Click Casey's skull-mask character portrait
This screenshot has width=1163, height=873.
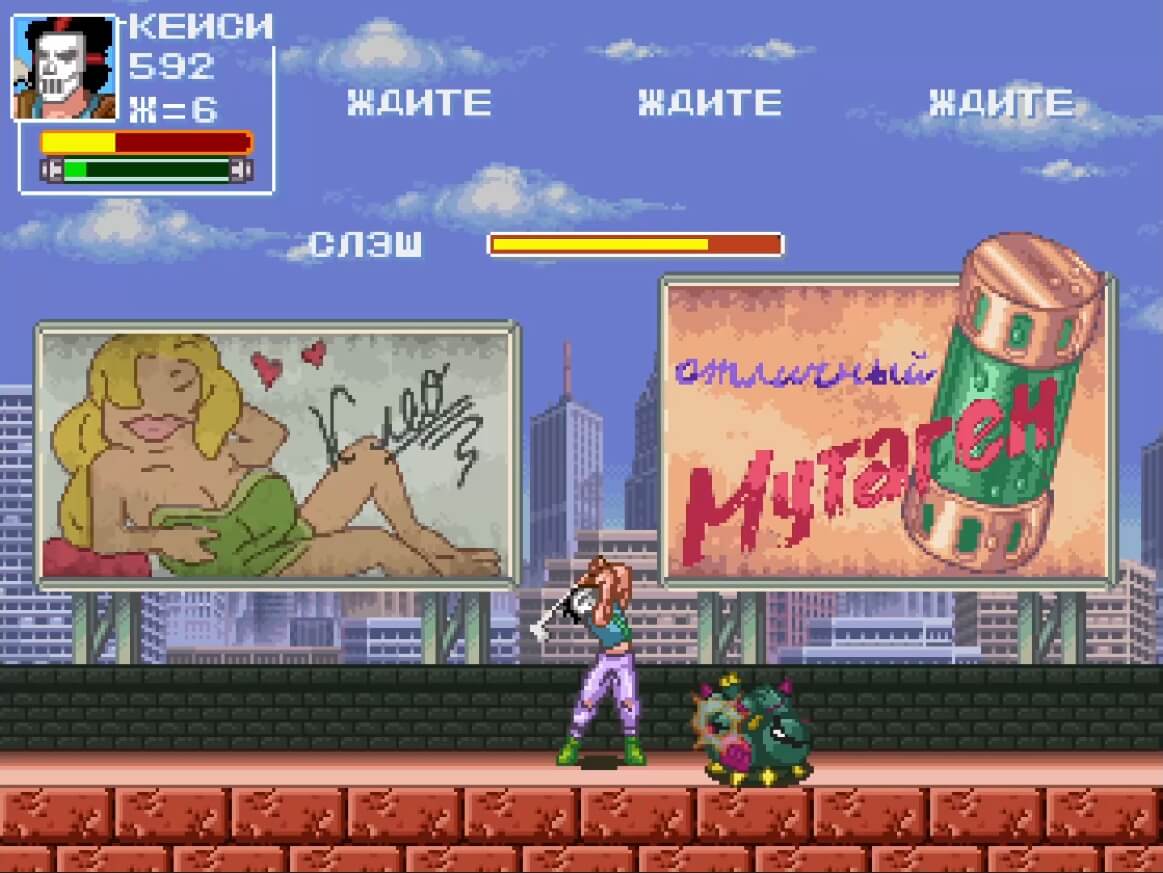coord(65,68)
